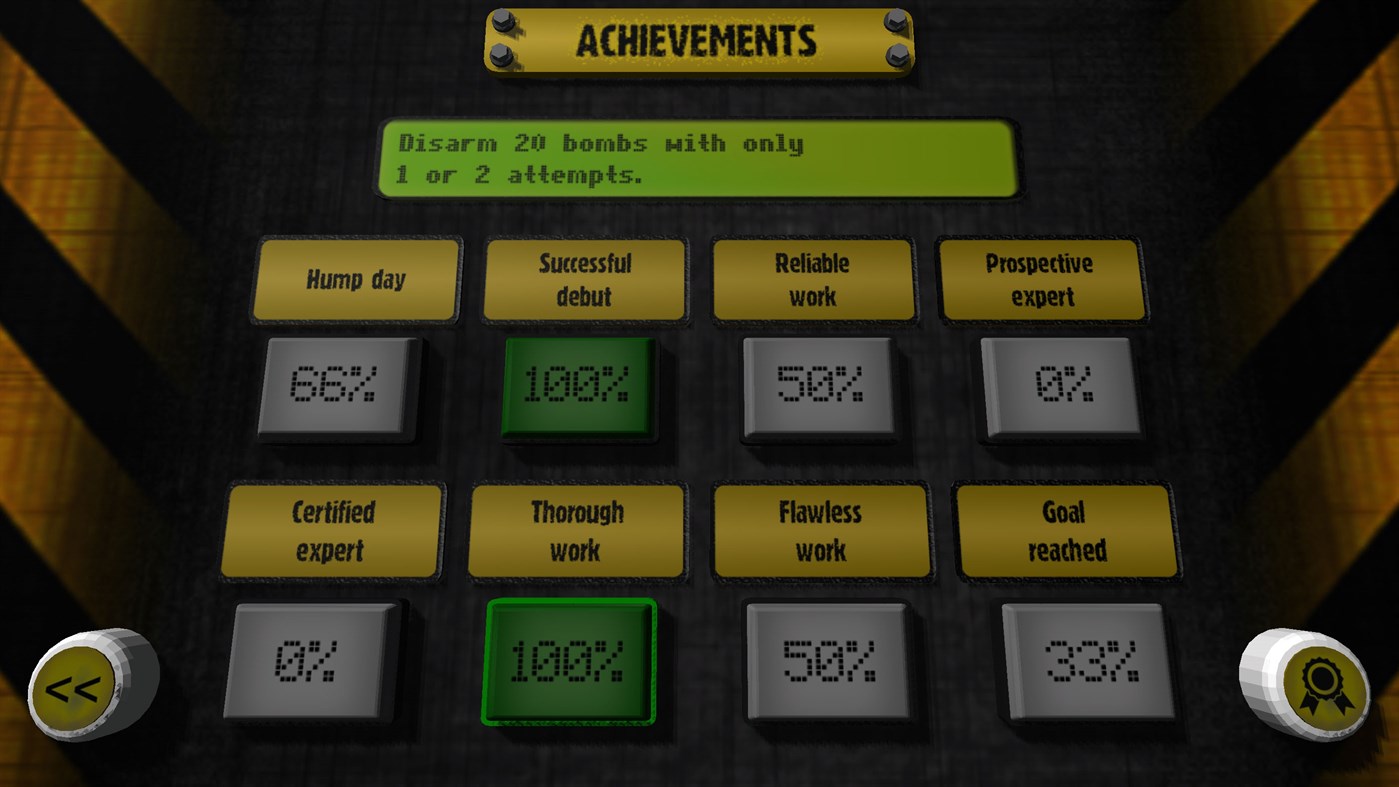Select the Hump day achievement plate
The width and height of the screenshot is (1399, 787).
pos(355,280)
